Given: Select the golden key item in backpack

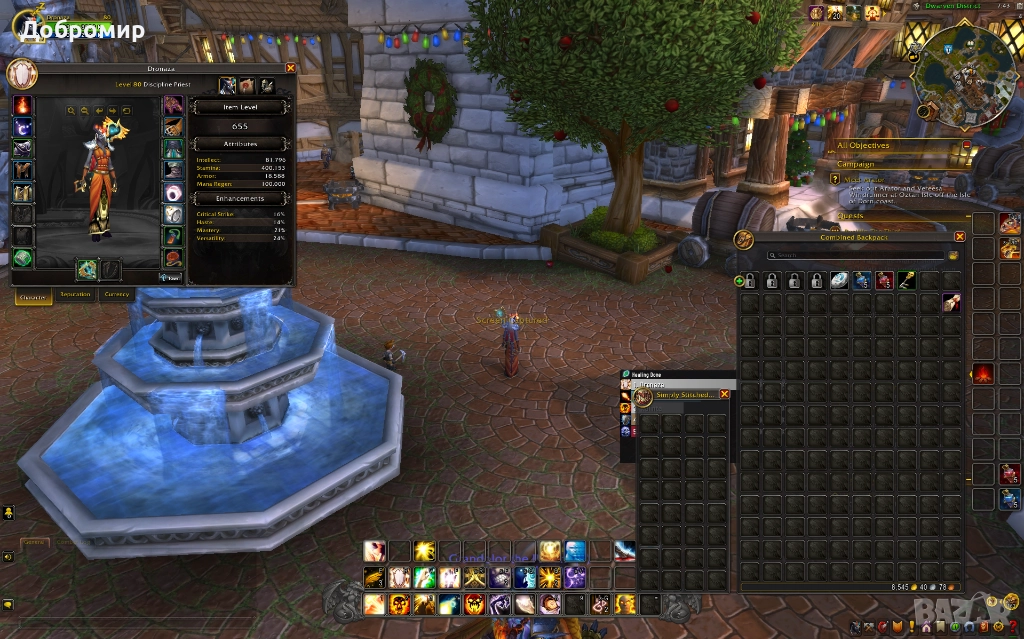Looking at the screenshot, I should [x=906, y=281].
